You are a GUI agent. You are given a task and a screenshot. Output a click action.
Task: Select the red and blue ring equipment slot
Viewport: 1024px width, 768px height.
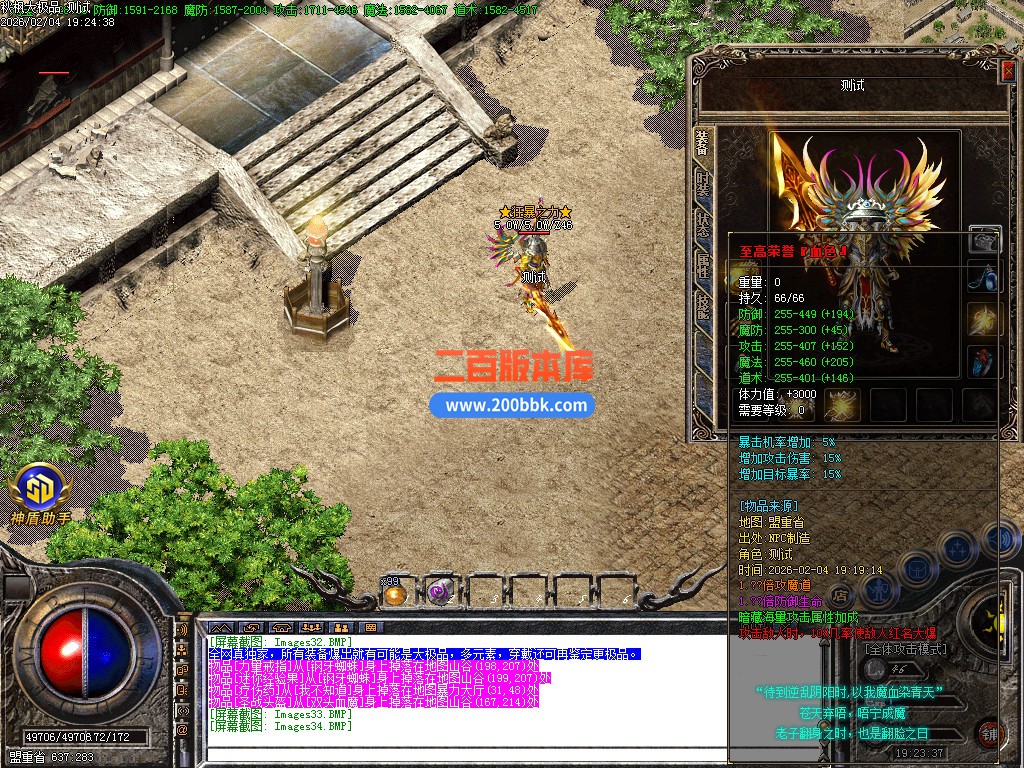(x=984, y=361)
